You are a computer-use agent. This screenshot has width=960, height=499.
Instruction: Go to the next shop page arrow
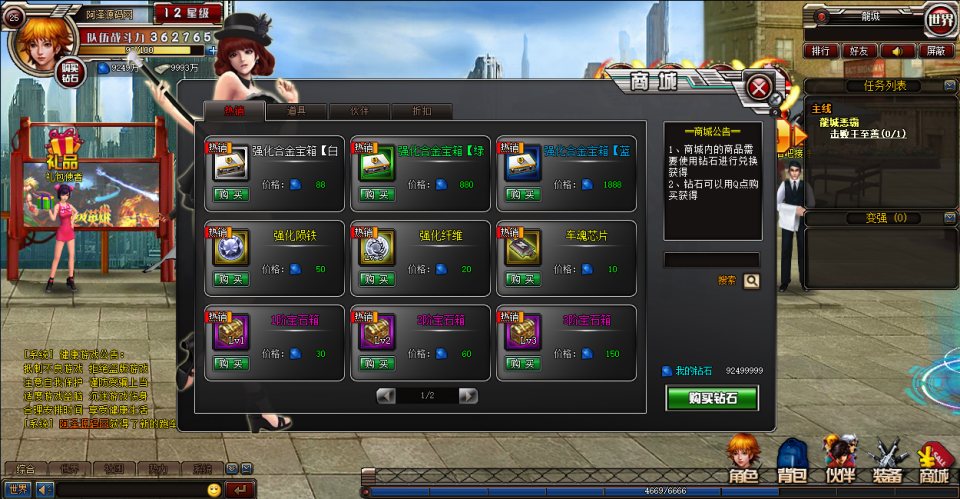(467, 396)
